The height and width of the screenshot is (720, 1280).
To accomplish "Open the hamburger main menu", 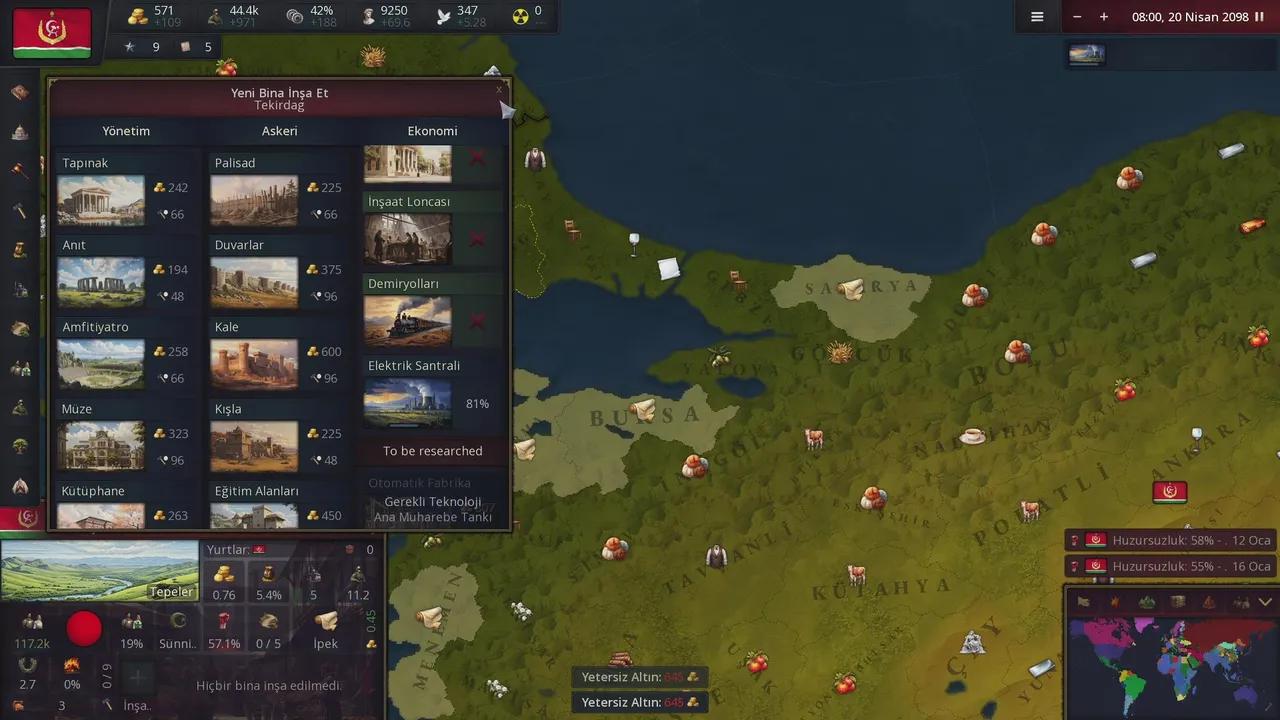I will click(1037, 17).
